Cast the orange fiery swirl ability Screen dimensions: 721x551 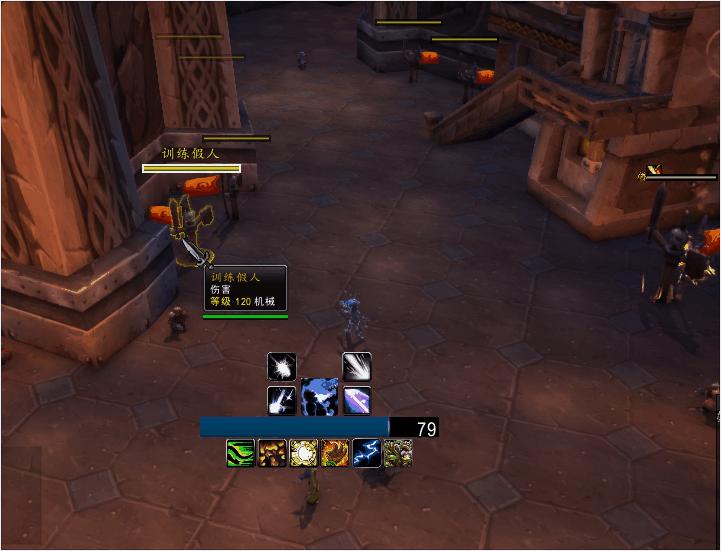(335, 454)
